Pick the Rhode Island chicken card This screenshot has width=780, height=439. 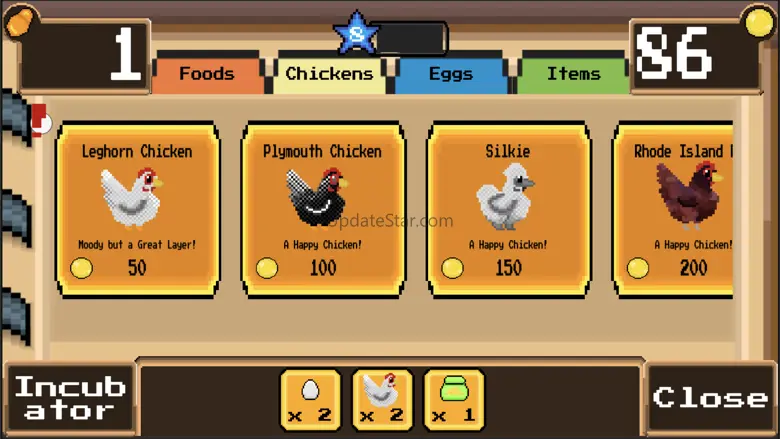pos(674,210)
